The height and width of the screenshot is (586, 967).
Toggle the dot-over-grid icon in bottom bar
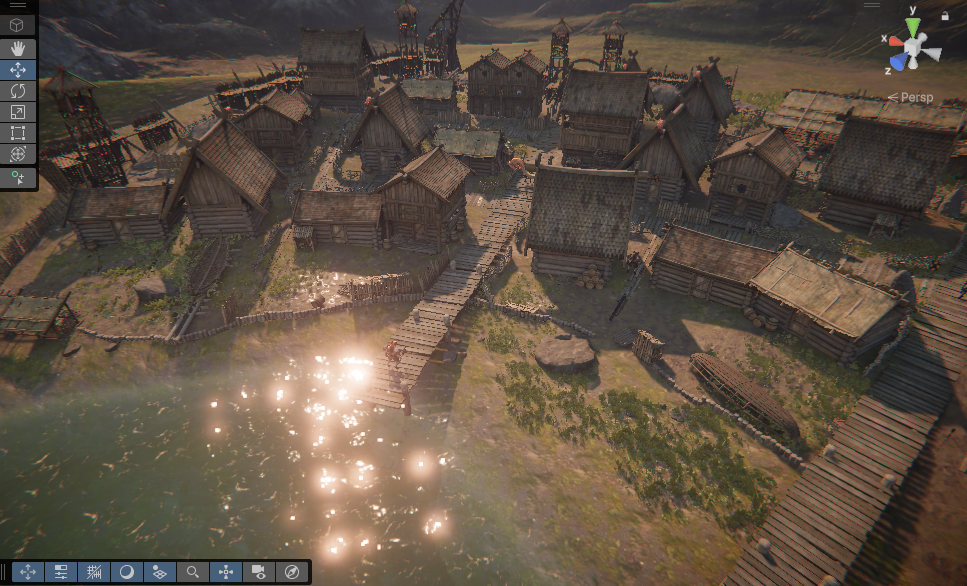click(x=159, y=572)
